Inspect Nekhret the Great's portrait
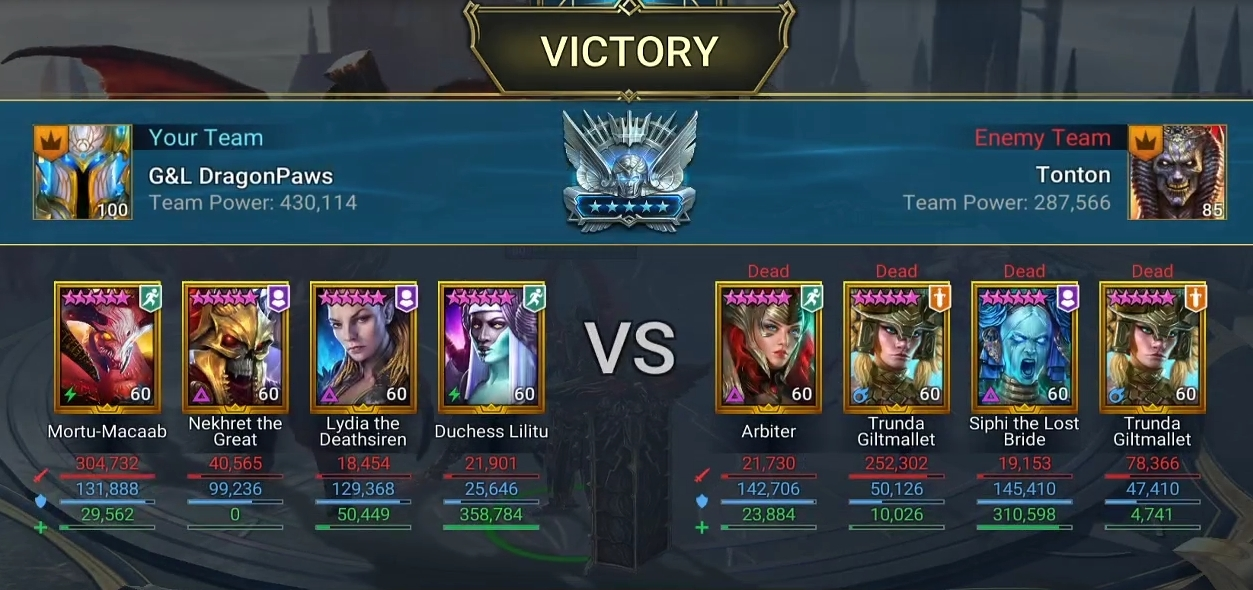The width and height of the screenshot is (1253, 590). (235, 347)
